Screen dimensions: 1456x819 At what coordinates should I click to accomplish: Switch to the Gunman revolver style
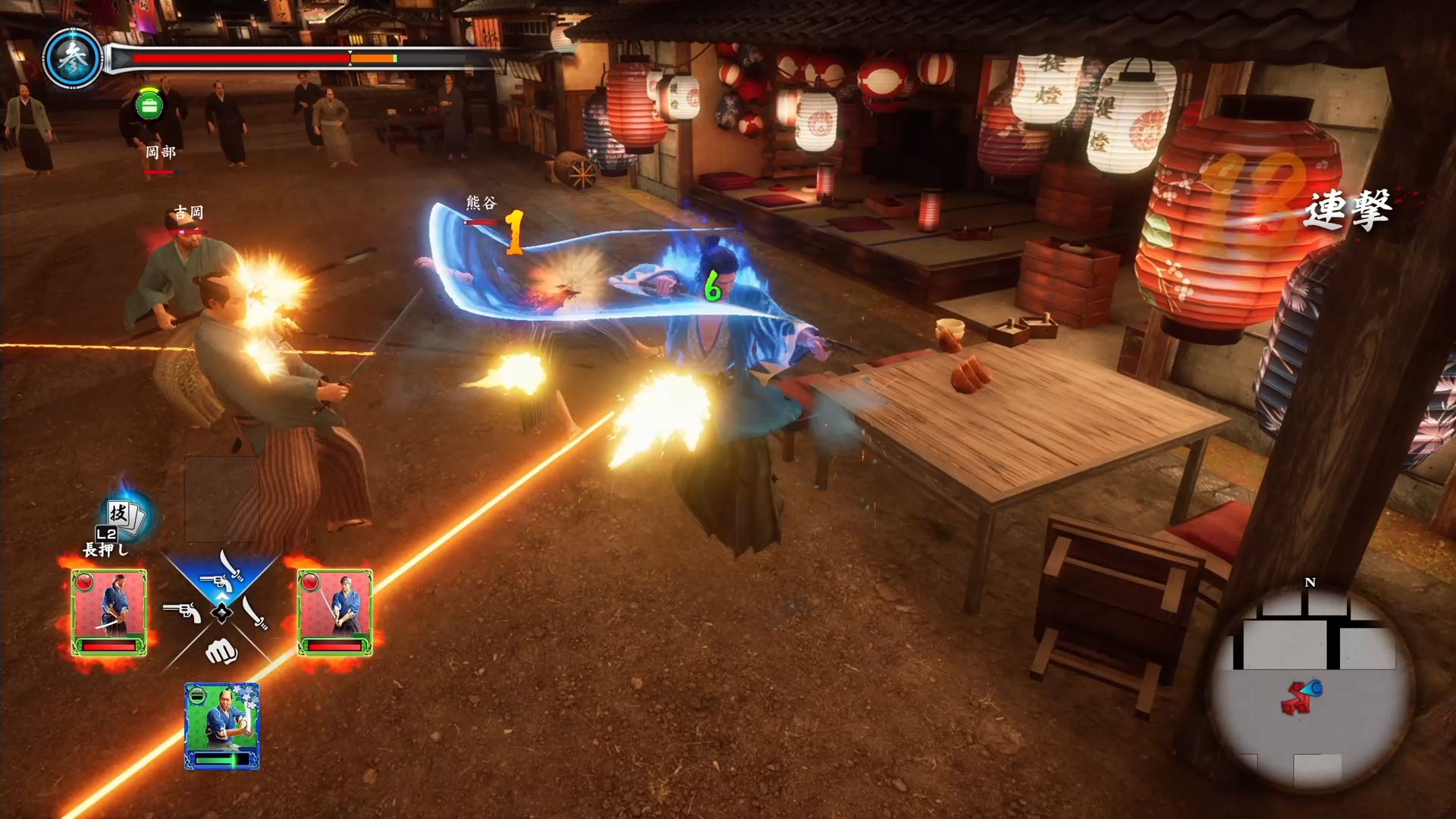click(x=182, y=610)
